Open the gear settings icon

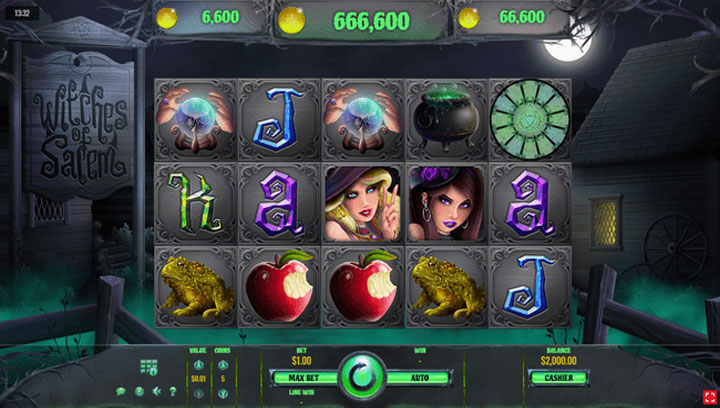139,391
